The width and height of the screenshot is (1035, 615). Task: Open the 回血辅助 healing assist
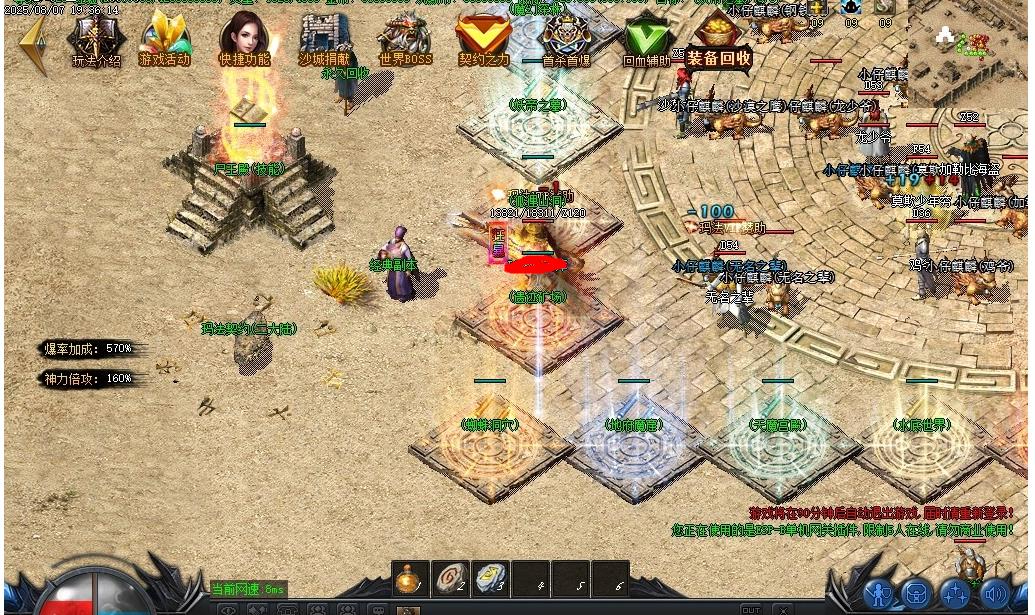[647, 40]
